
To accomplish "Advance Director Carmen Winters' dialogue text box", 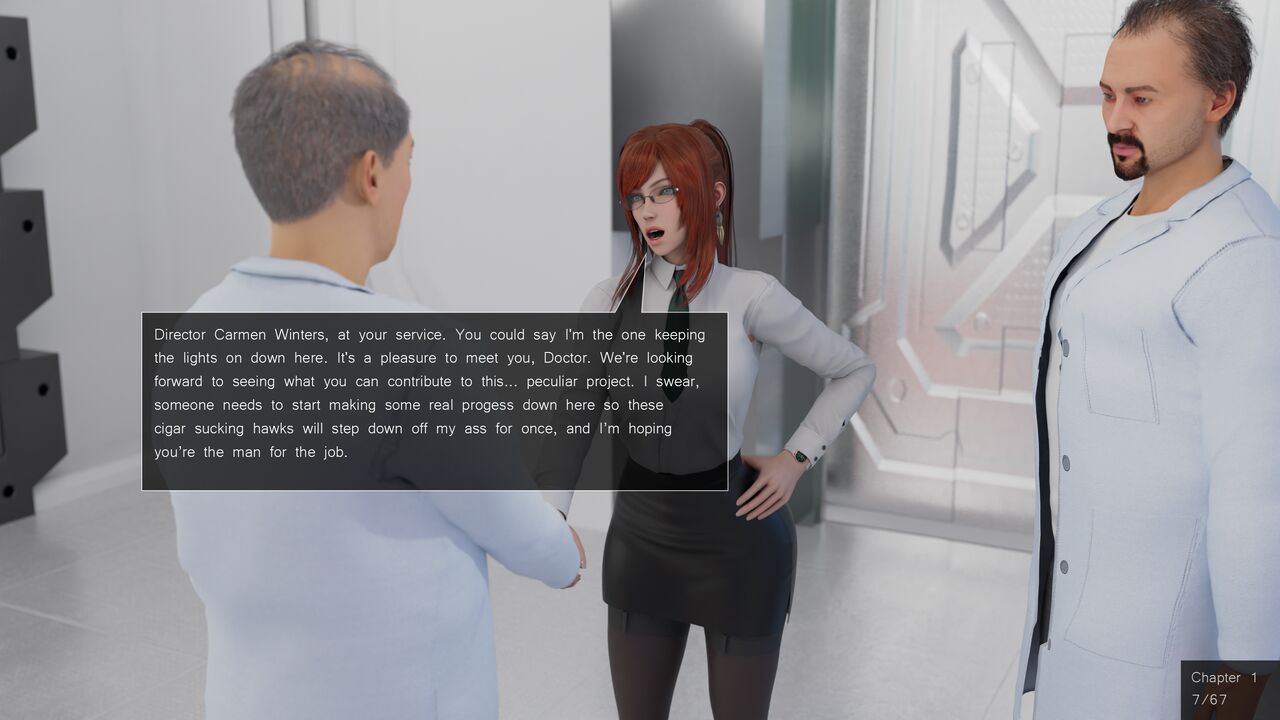I will (x=434, y=401).
